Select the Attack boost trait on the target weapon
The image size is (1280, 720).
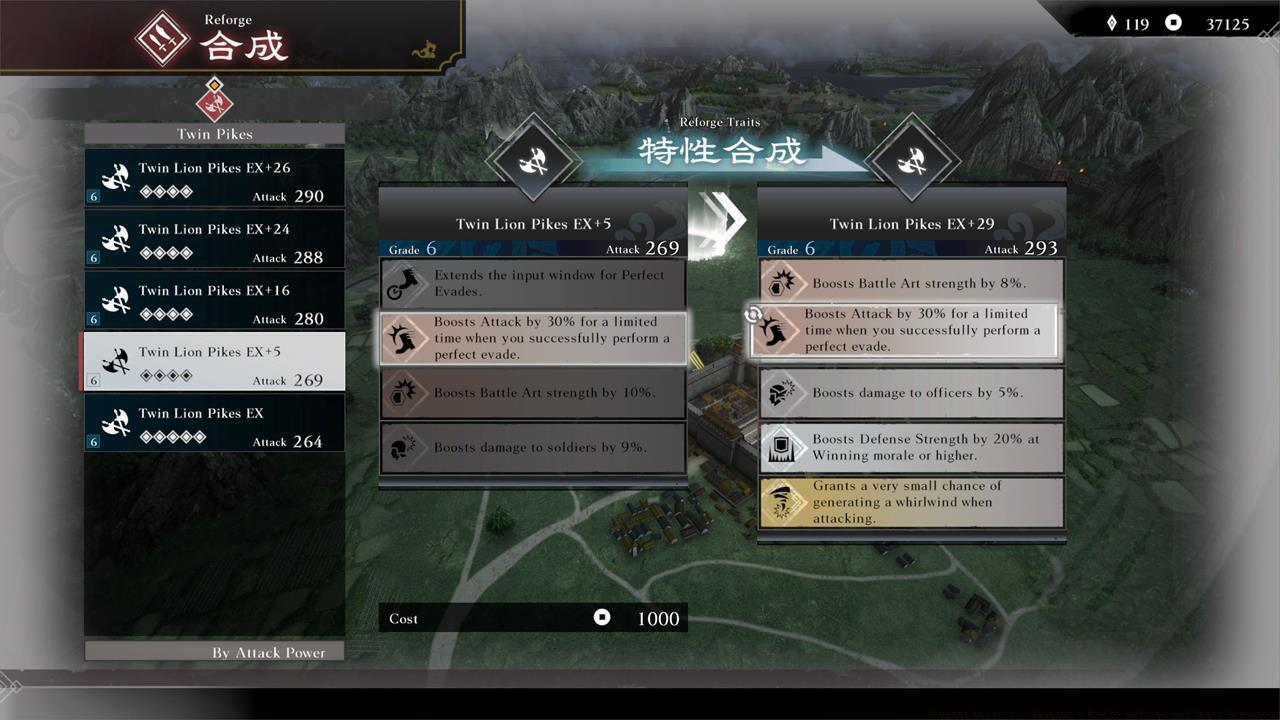point(910,330)
